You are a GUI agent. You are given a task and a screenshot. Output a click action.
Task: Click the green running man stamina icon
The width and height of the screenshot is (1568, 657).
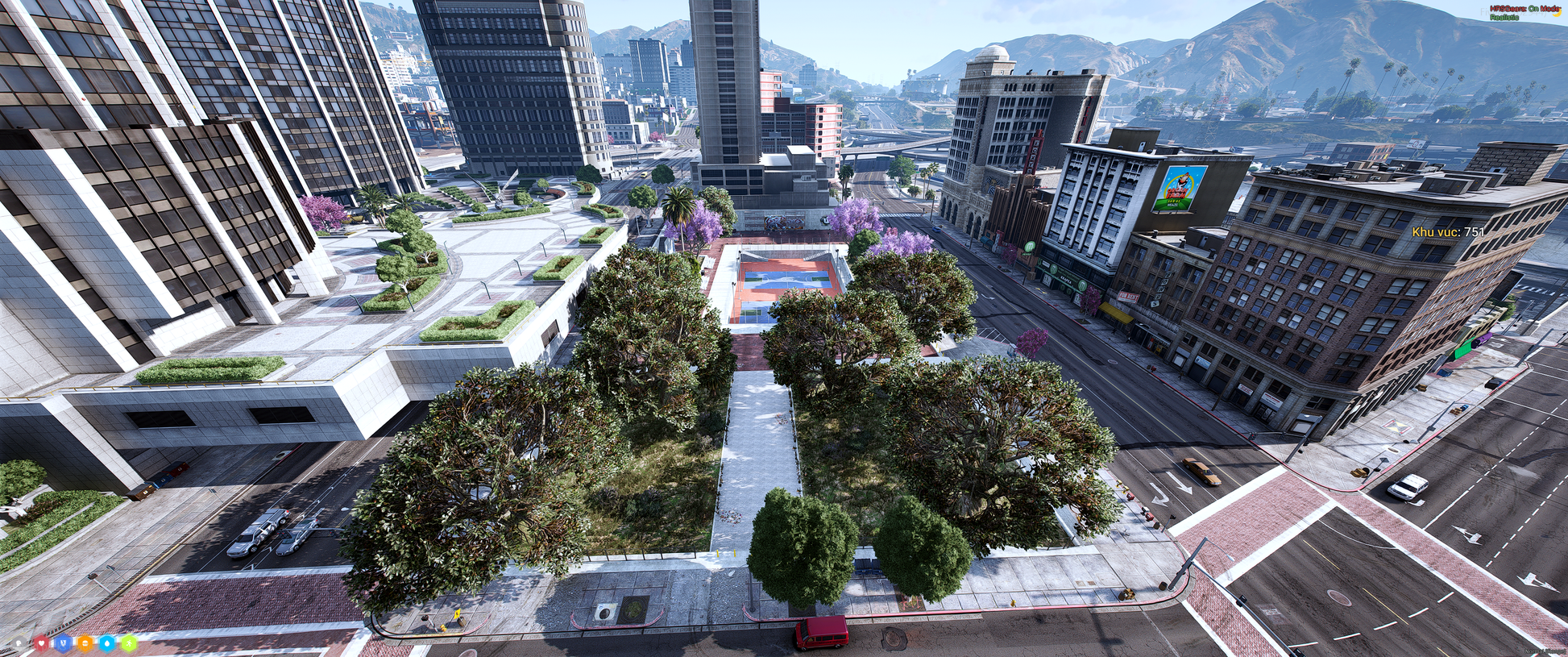pos(129,643)
